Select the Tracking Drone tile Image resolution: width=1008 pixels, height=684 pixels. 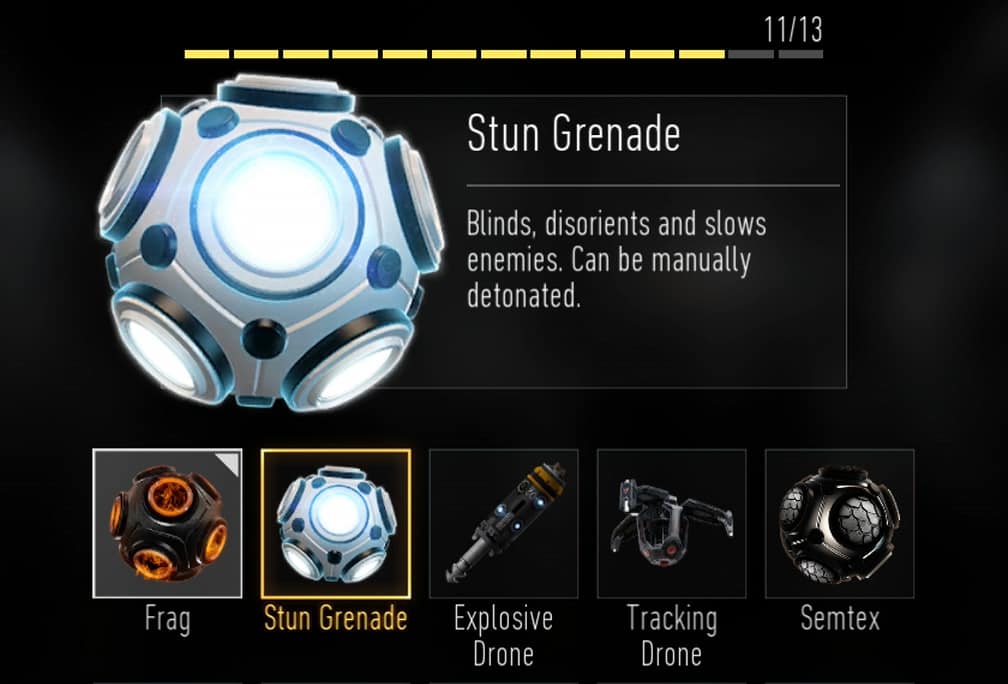point(672,523)
